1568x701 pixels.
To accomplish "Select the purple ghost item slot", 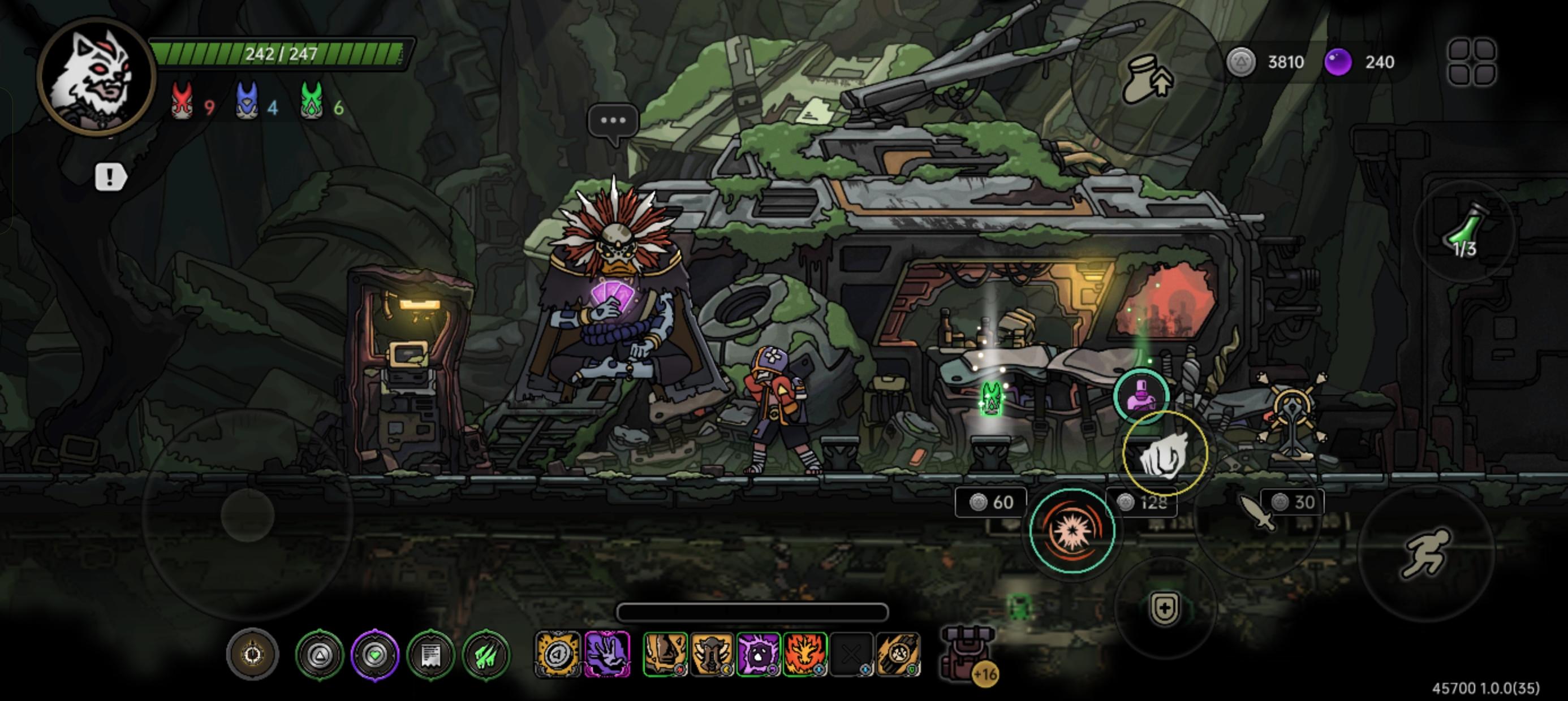I will click(x=758, y=655).
